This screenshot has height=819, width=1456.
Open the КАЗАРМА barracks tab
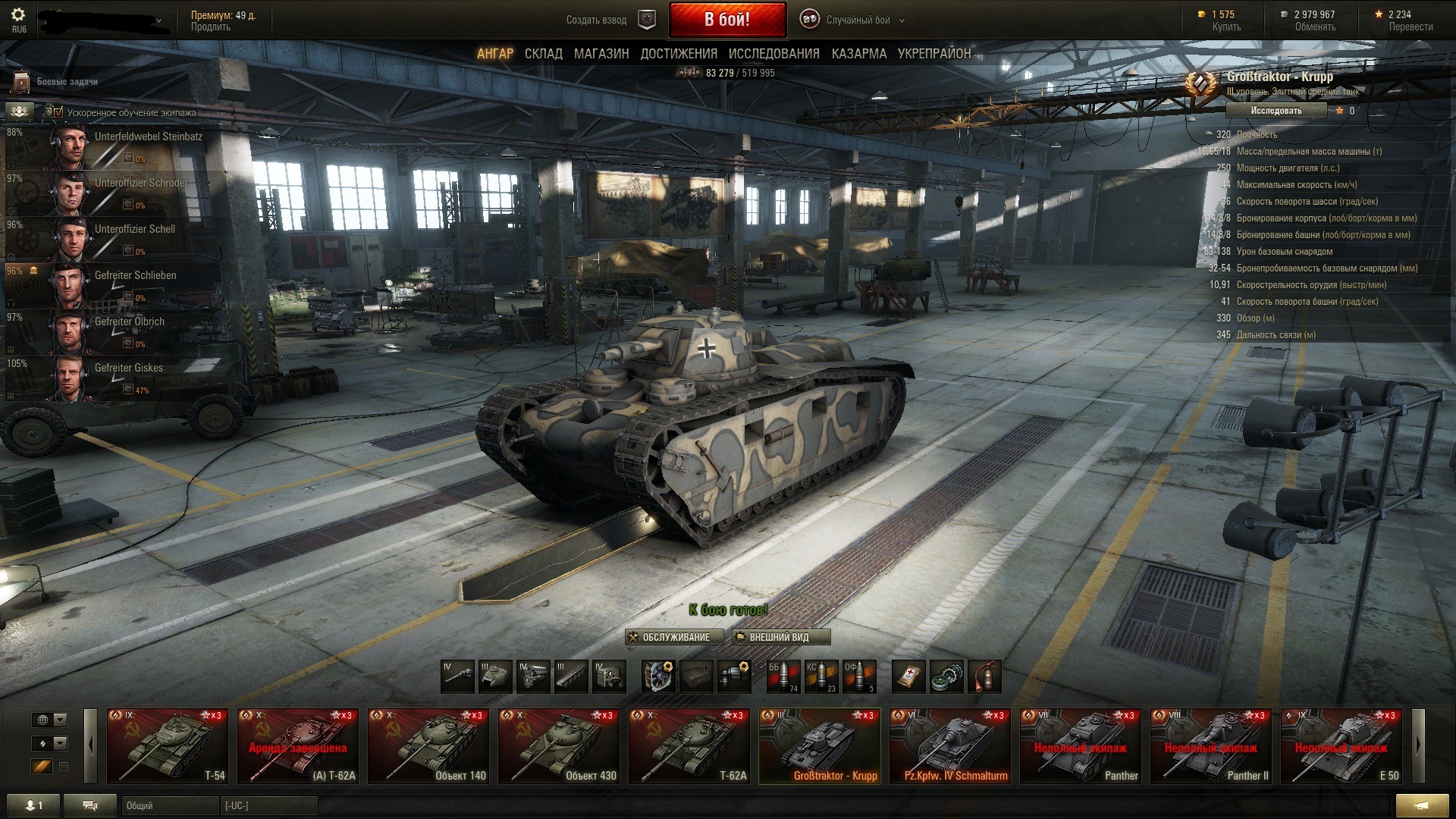click(858, 54)
